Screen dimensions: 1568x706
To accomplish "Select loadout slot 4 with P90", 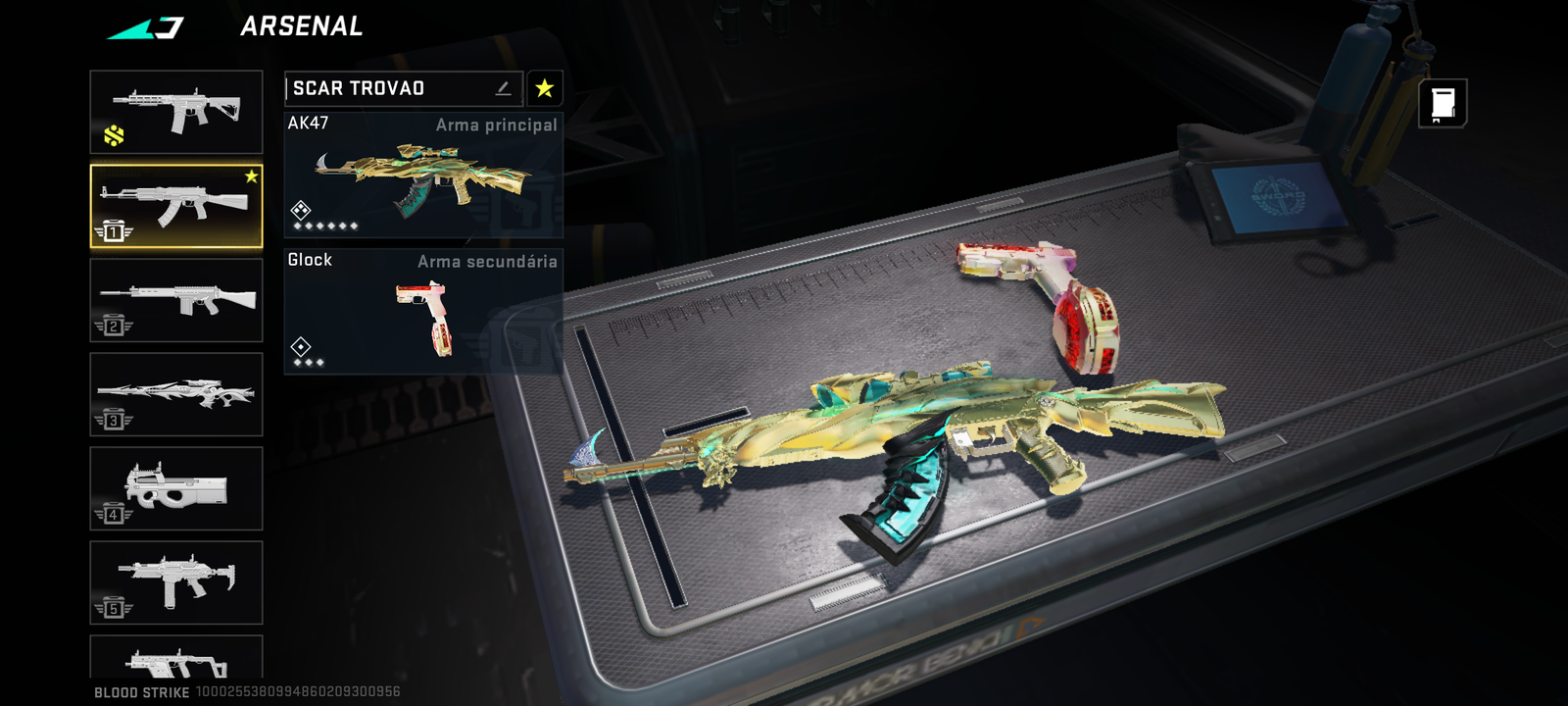I will 176,488.
